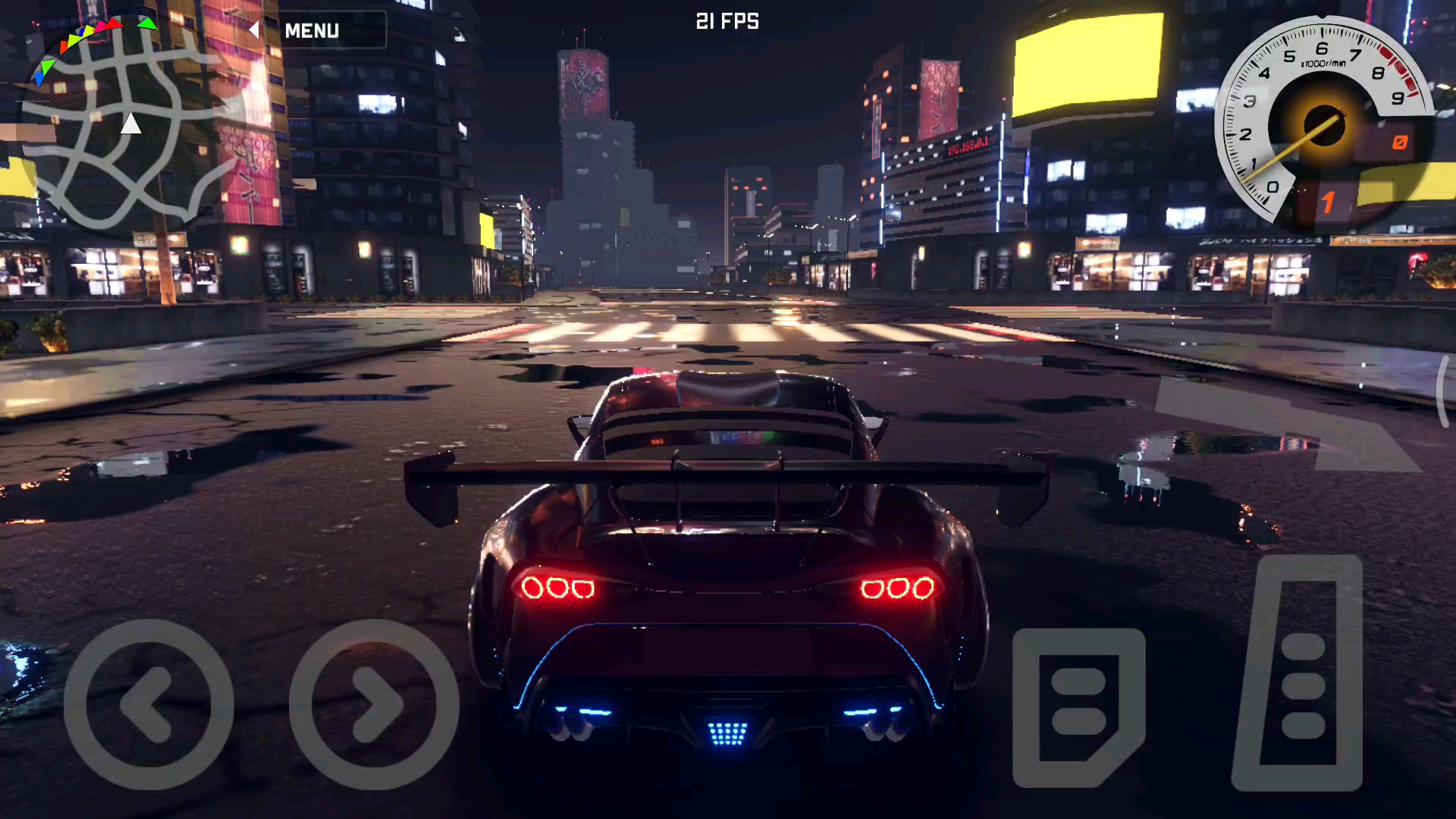Toggle the speed readout showing 0
The width and height of the screenshot is (1456, 819).
pos(1400,140)
